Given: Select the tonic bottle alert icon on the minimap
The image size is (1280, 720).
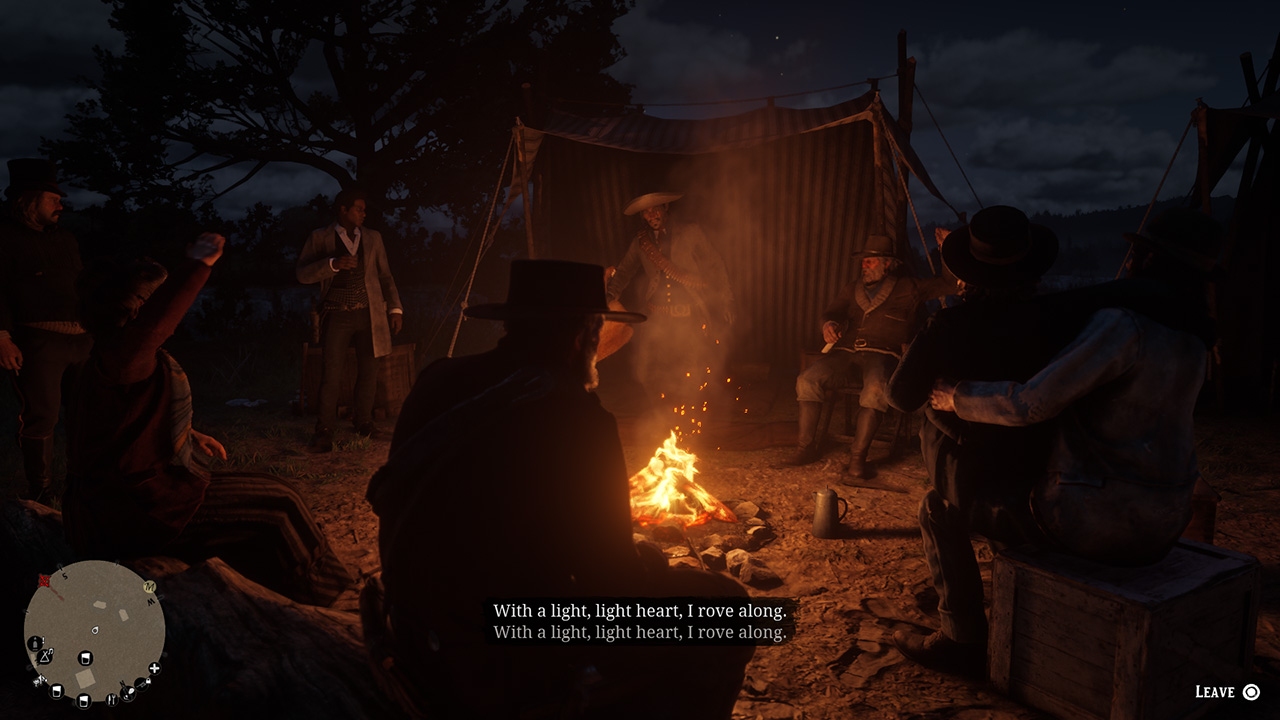Looking at the screenshot, I should tap(35, 643).
